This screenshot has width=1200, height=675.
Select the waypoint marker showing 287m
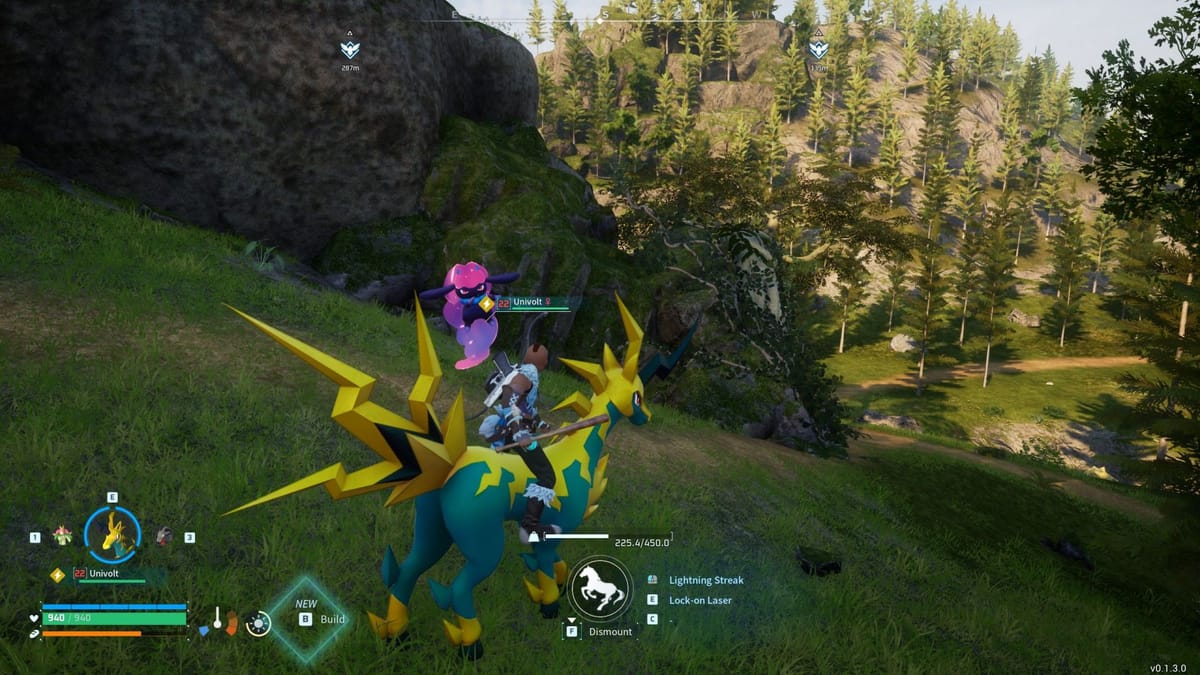point(349,48)
